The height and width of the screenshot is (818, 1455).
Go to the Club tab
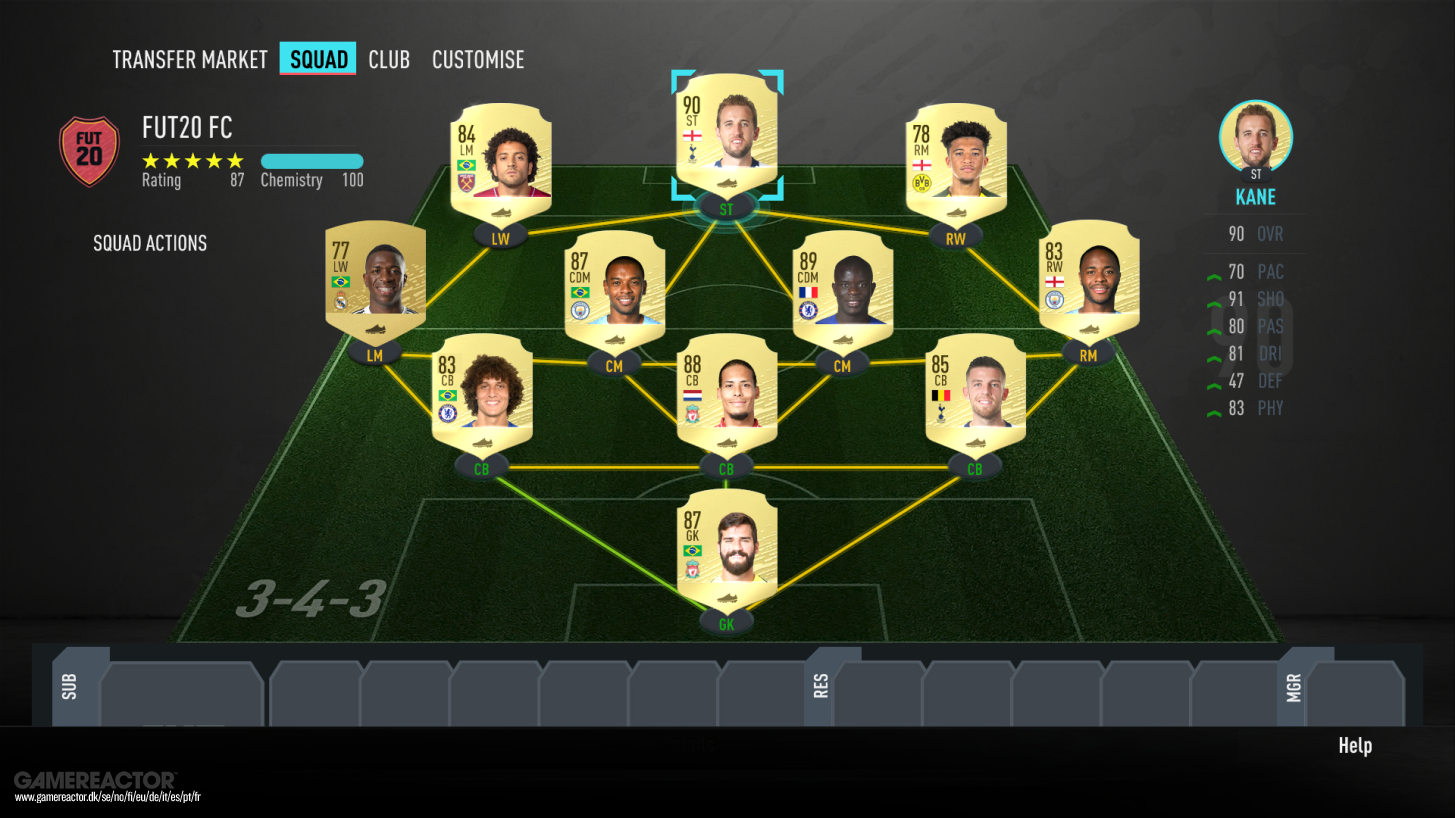tap(389, 60)
